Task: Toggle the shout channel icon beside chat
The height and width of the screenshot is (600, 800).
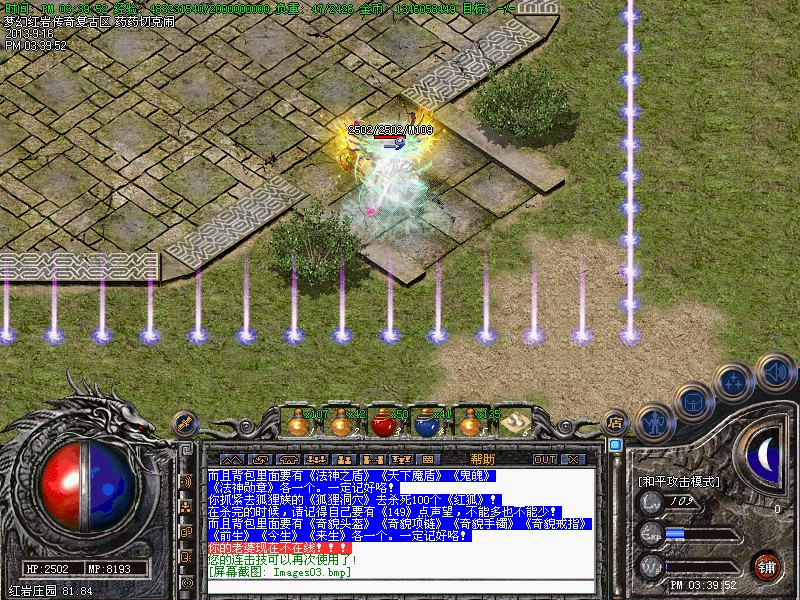Action: click(186, 481)
